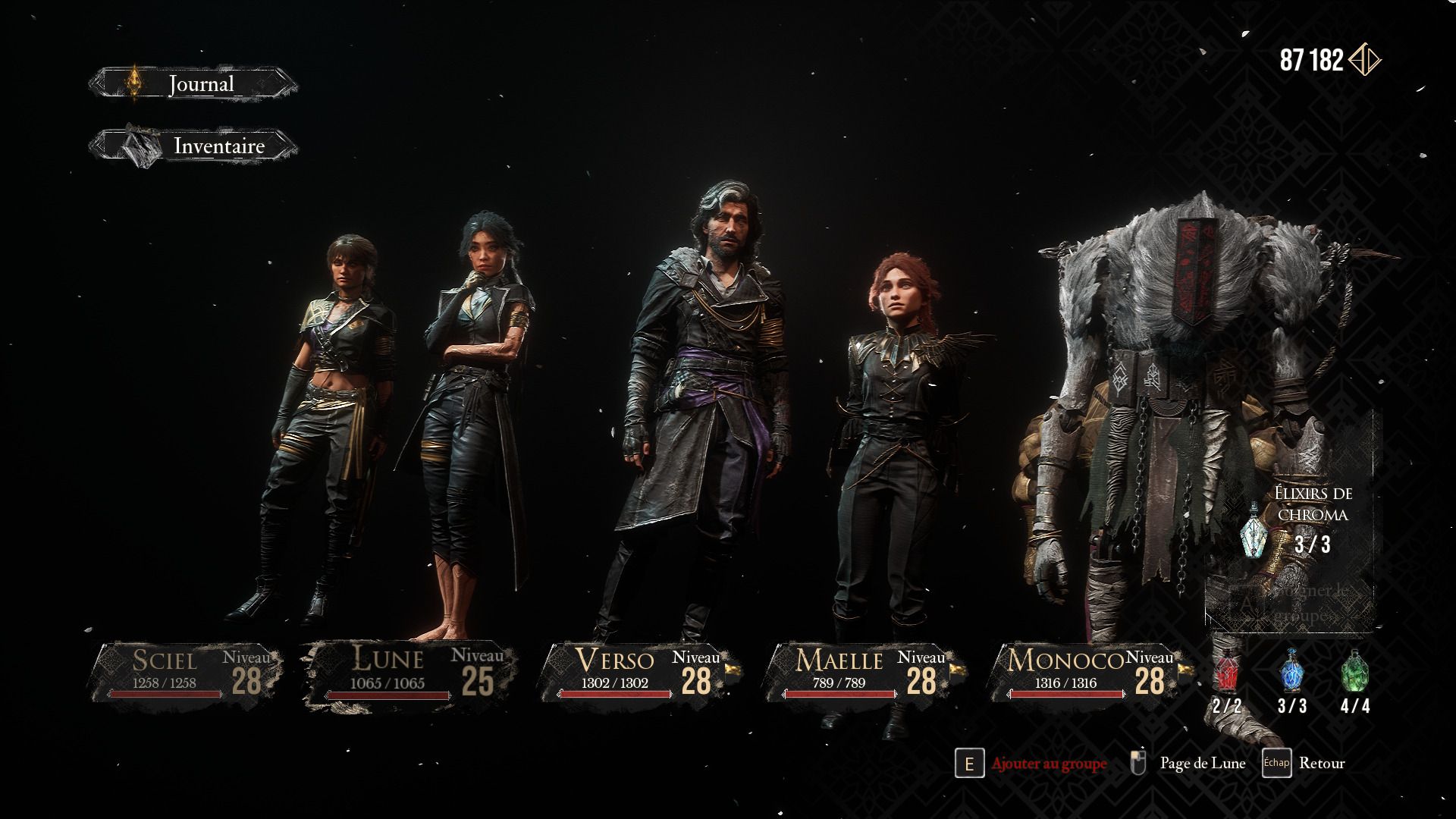
Task: Open the Inventaire menu
Action: click(193, 146)
